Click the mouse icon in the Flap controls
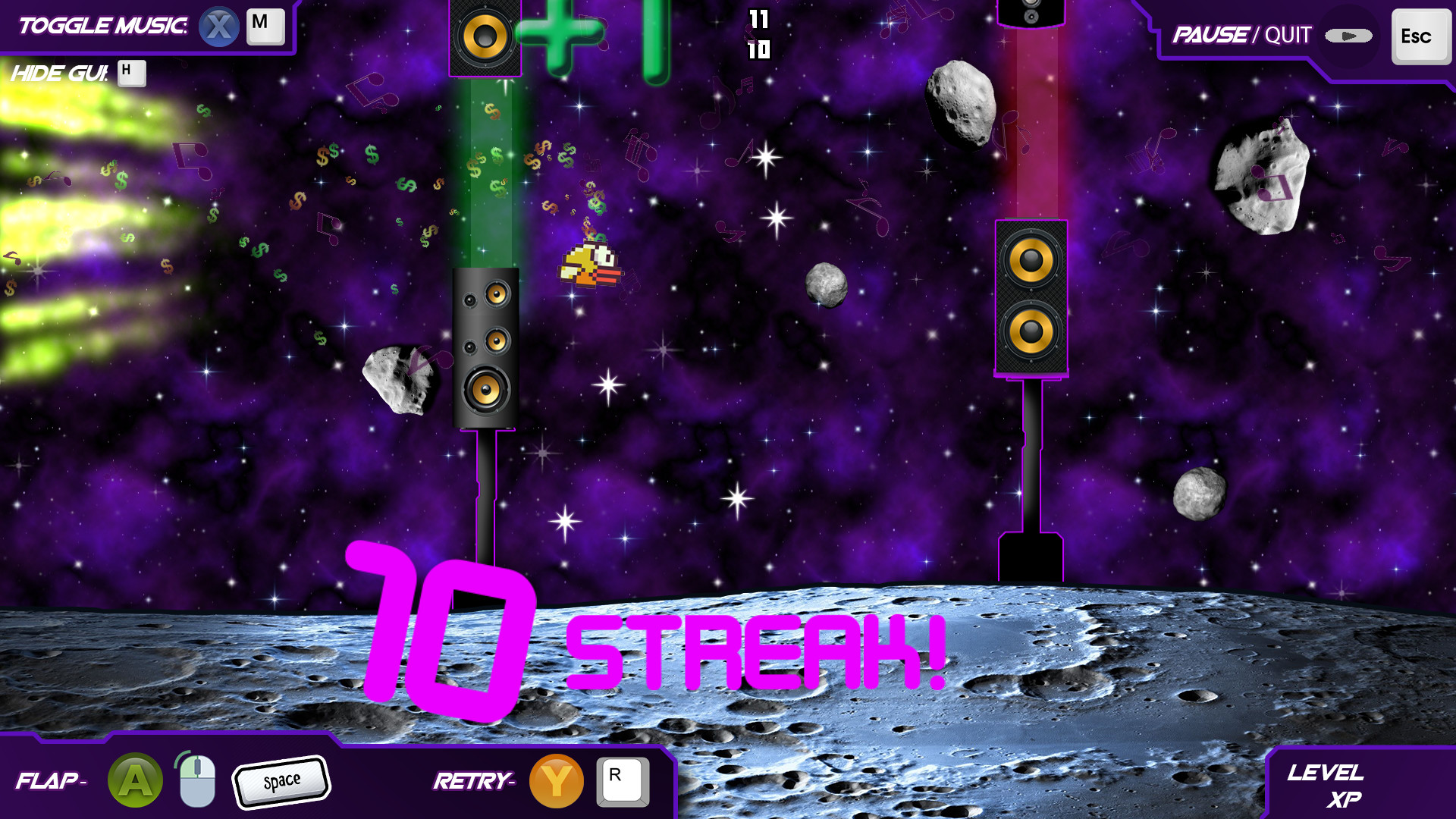 click(196, 779)
